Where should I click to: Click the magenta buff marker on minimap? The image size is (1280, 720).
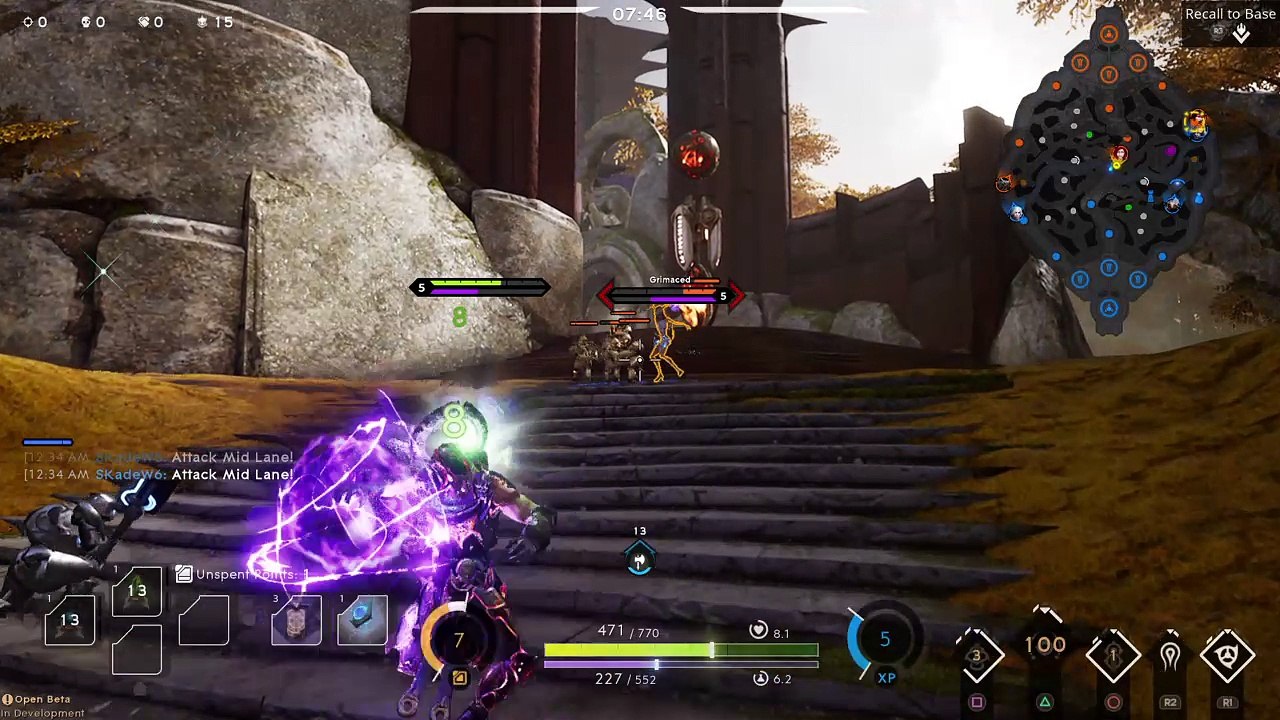(1171, 151)
